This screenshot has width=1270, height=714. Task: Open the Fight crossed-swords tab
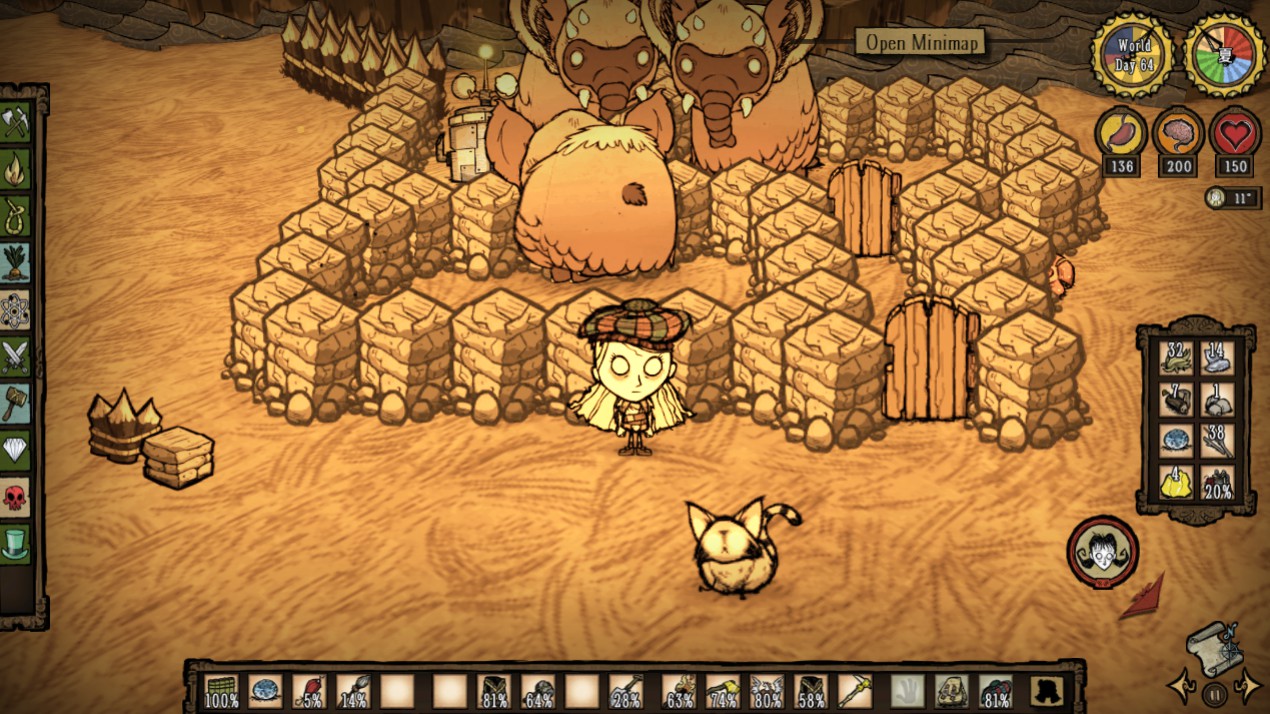(x=16, y=356)
